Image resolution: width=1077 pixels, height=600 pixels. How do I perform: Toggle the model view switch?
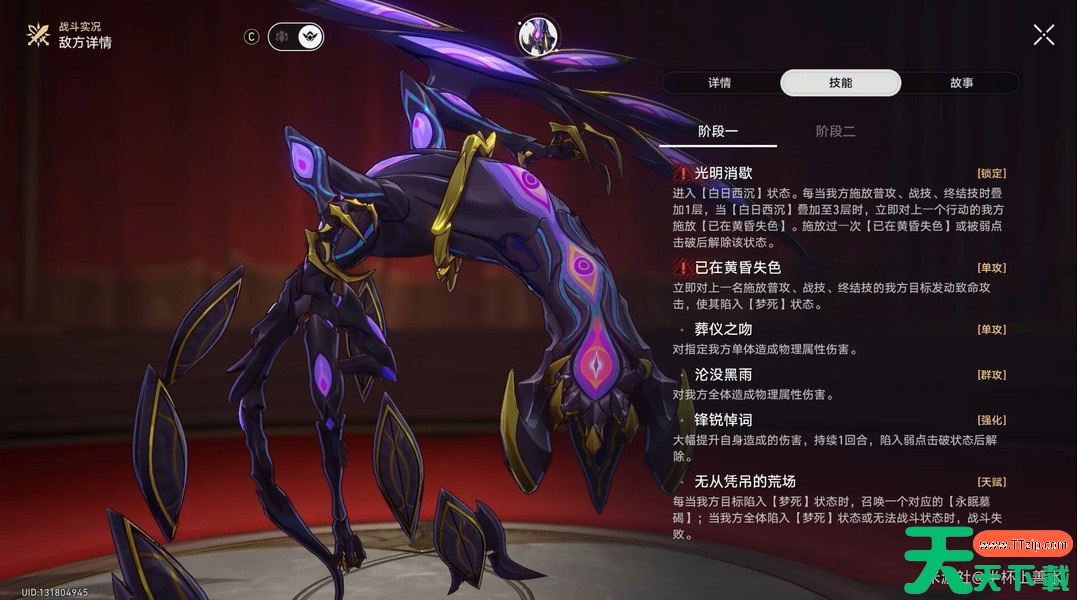[296, 37]
